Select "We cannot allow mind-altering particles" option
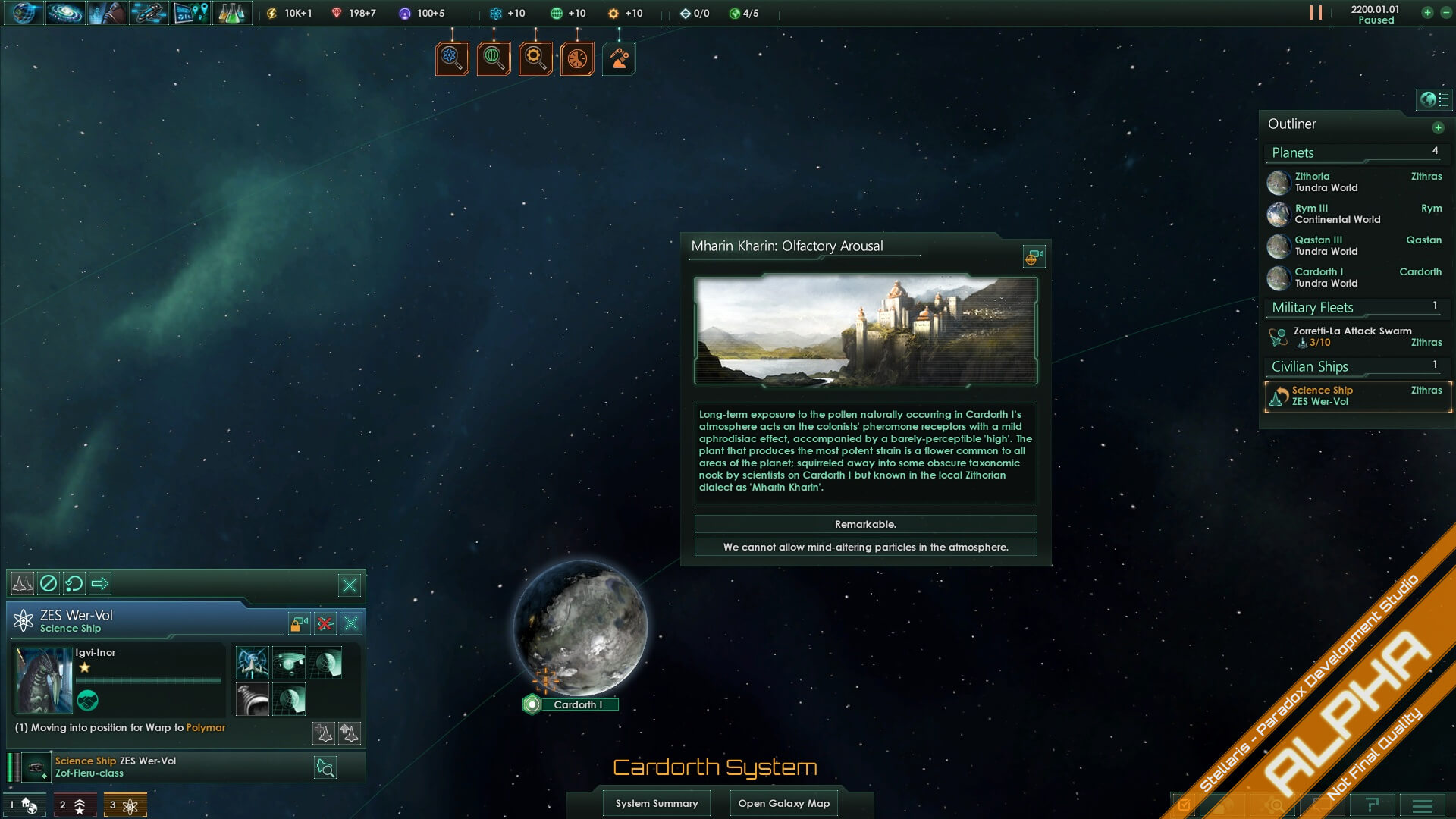Viewport: 1456px width, 819px height. pos(865,547)
